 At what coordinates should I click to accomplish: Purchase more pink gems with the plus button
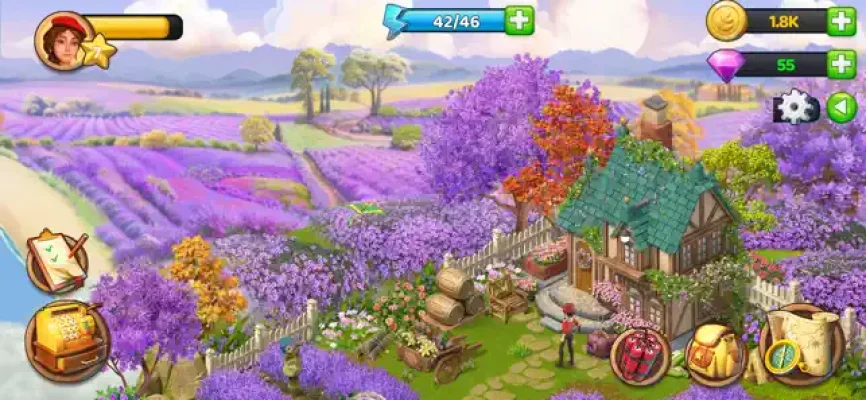click(x=841, y=65)
